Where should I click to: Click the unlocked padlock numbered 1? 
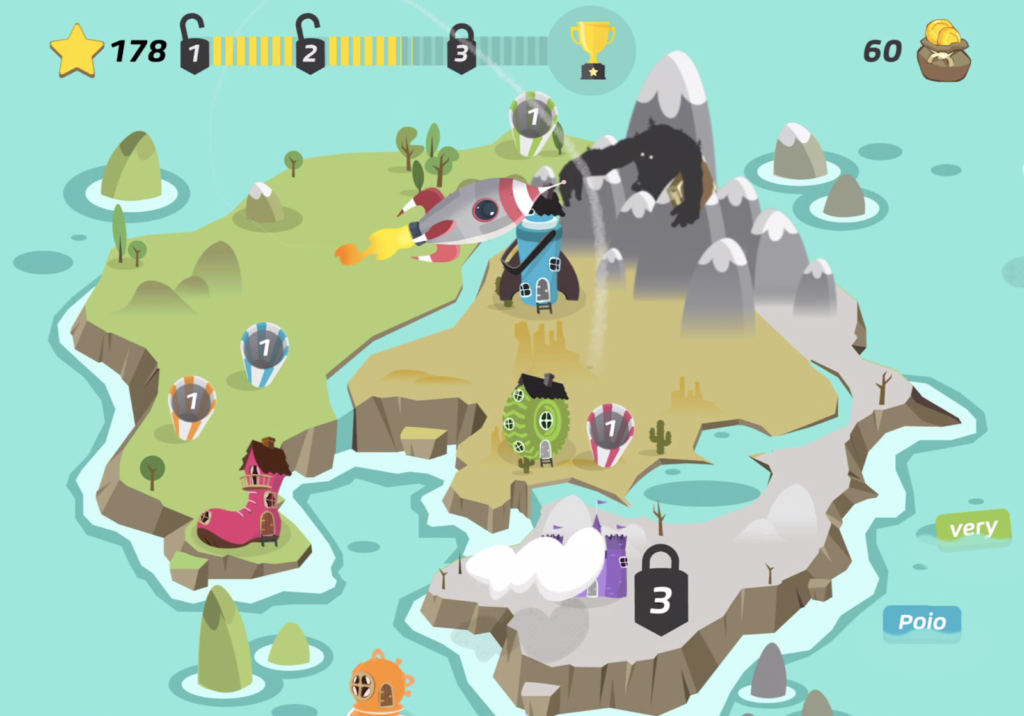[x=195, y=46]
